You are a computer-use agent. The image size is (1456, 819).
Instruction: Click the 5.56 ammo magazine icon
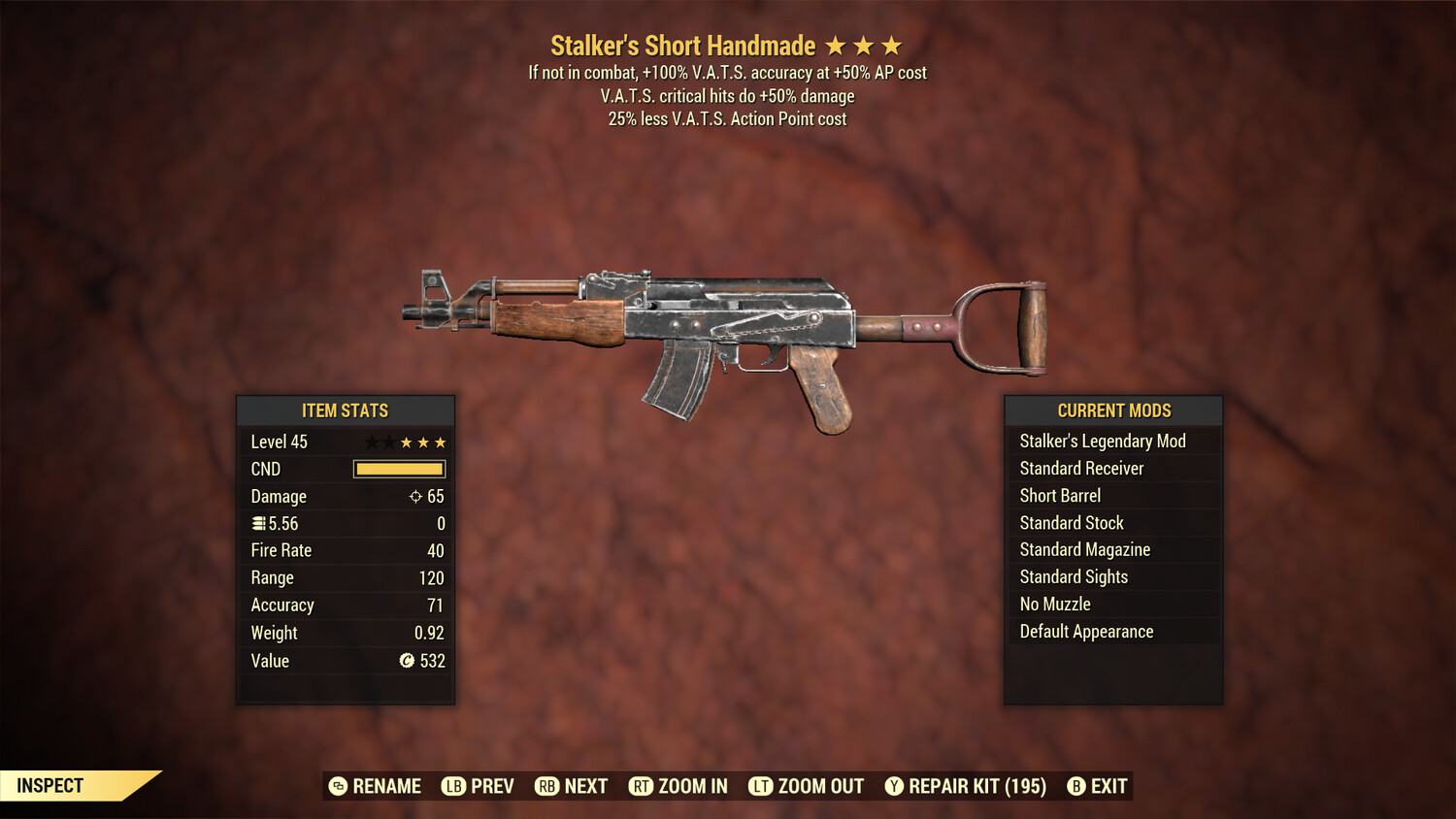(x=259, y=523)
